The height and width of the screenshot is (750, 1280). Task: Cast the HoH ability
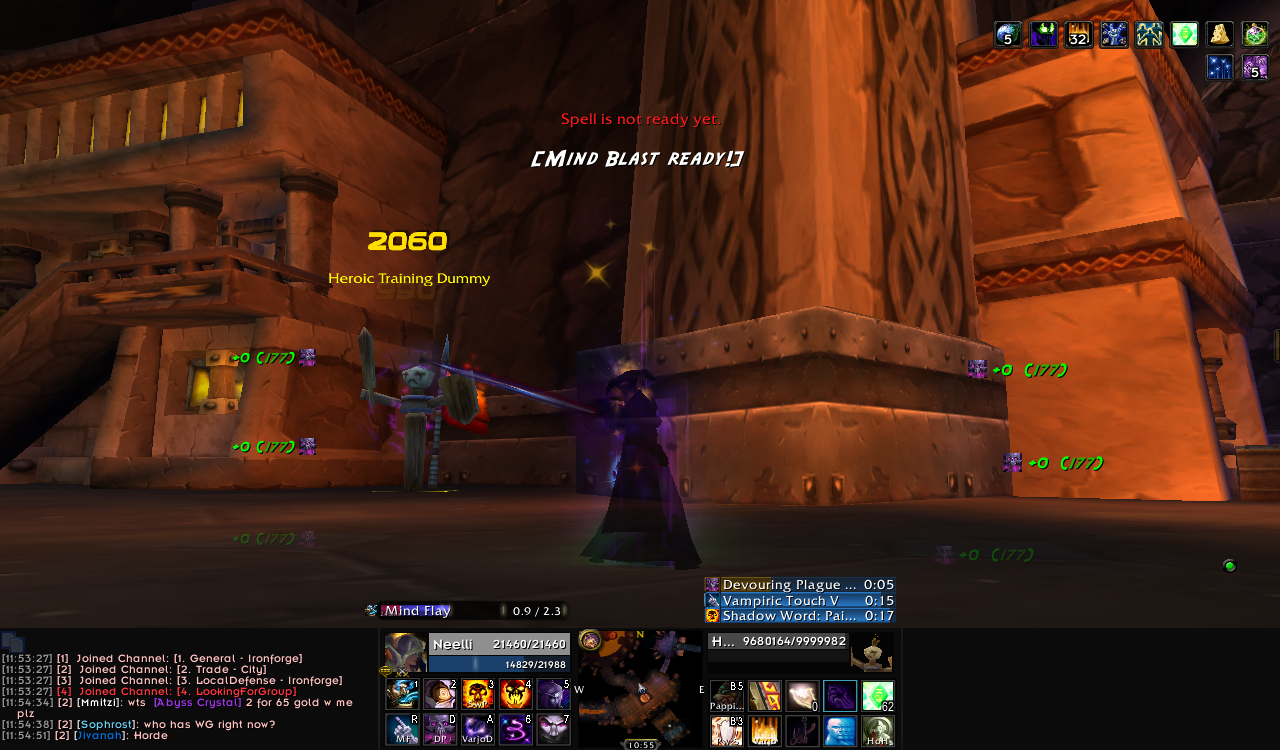point(878,731)
